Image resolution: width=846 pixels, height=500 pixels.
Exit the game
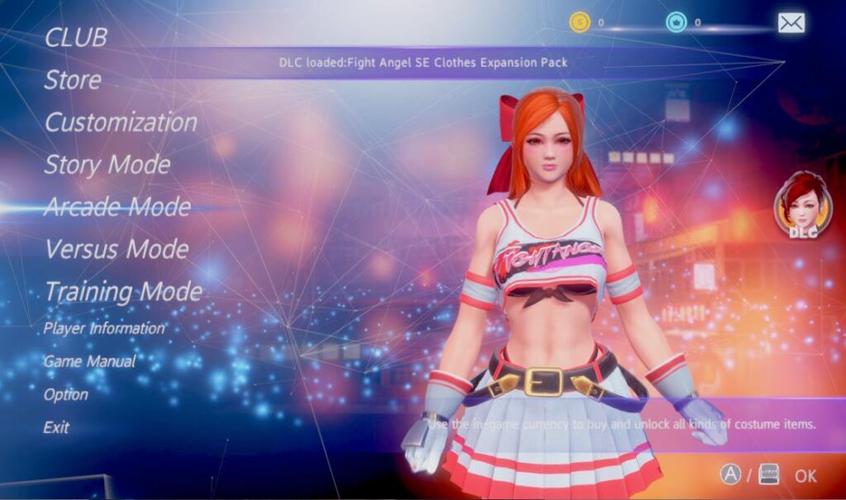[x=56, y=427]
